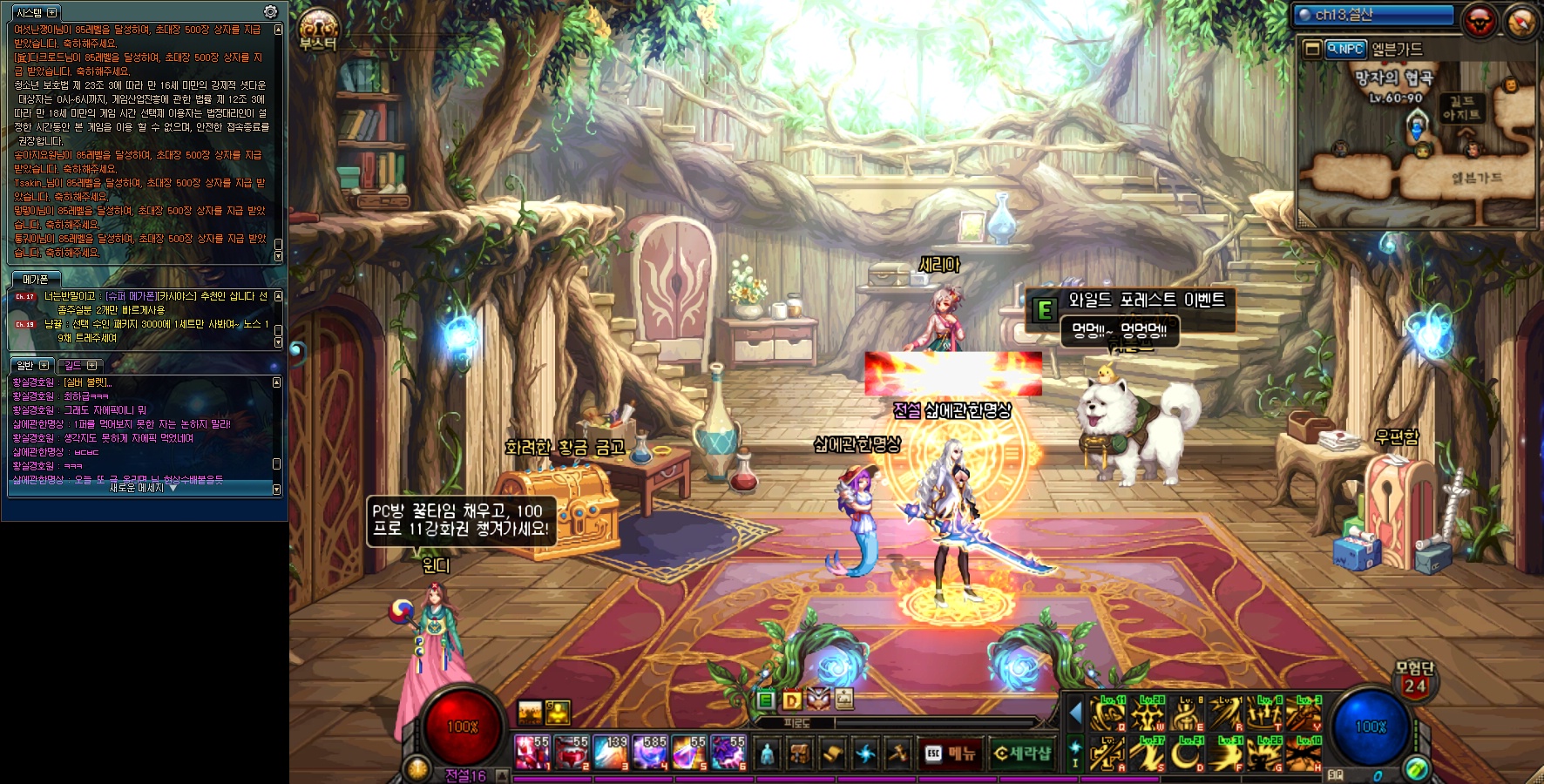Open the inventory treasure chest icon
This screenshot has width=1544, height=784.
[x=799, y=754]
